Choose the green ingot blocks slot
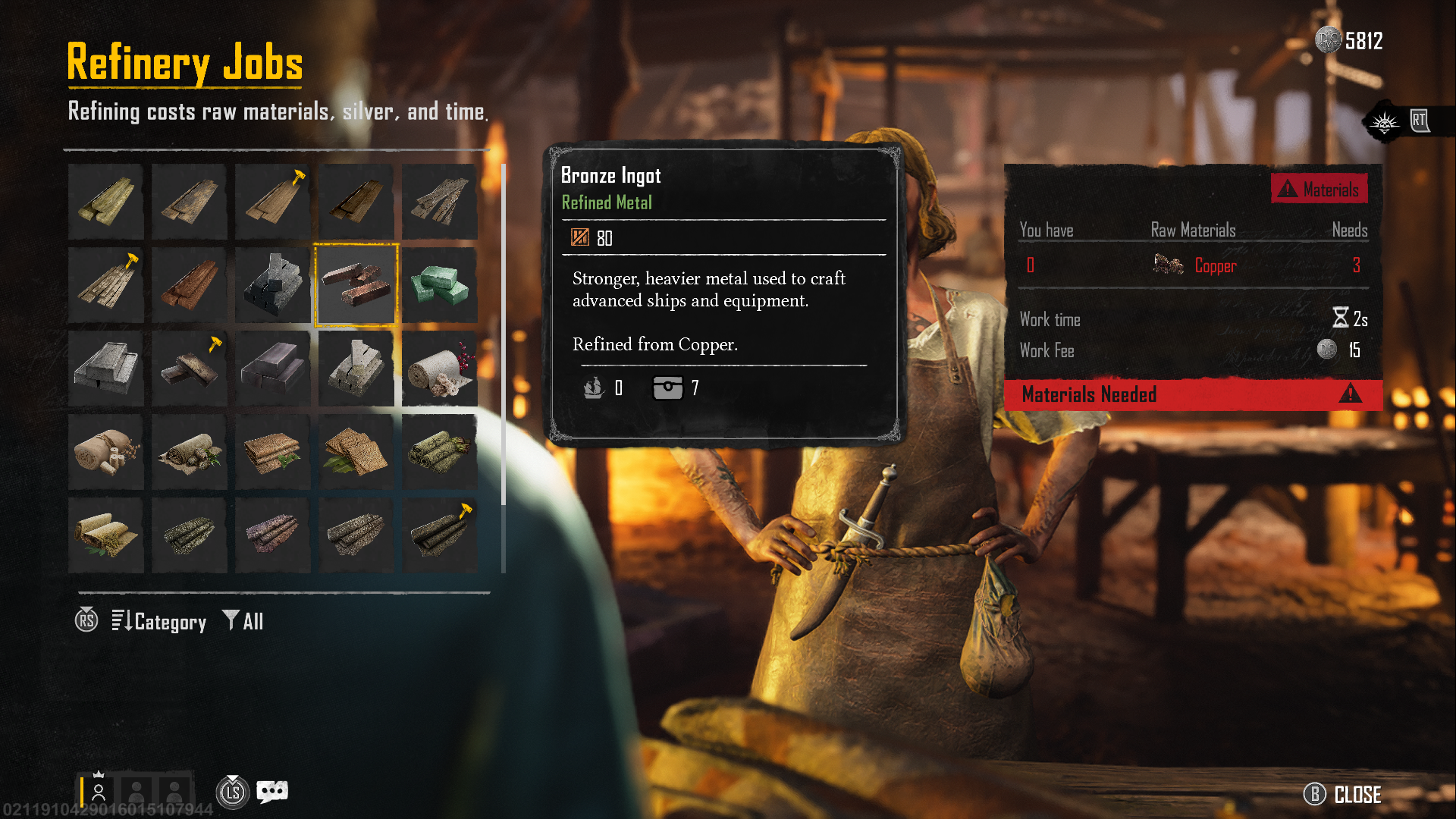 439,285
